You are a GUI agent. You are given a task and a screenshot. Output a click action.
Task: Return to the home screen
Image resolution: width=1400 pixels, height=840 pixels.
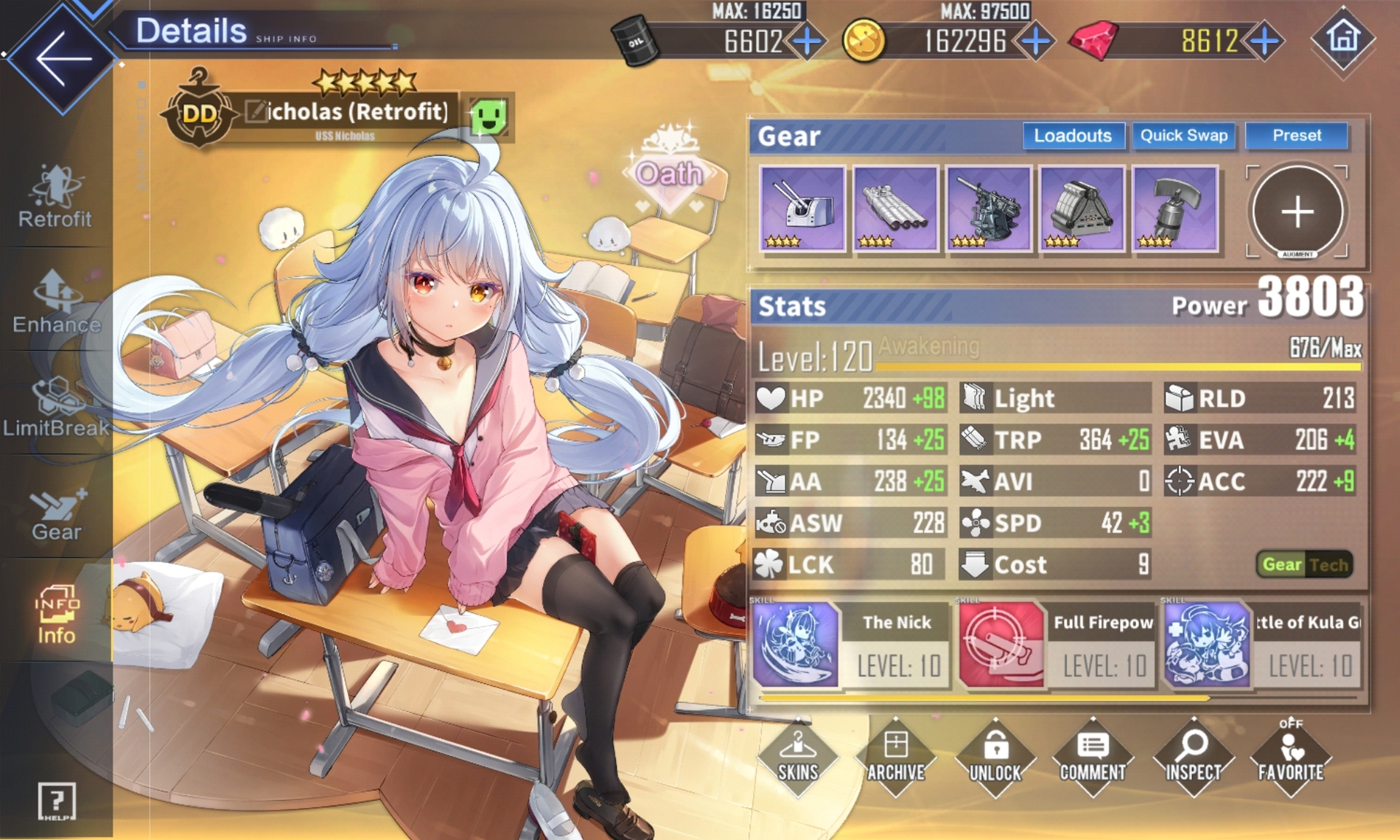[1343, 38]
